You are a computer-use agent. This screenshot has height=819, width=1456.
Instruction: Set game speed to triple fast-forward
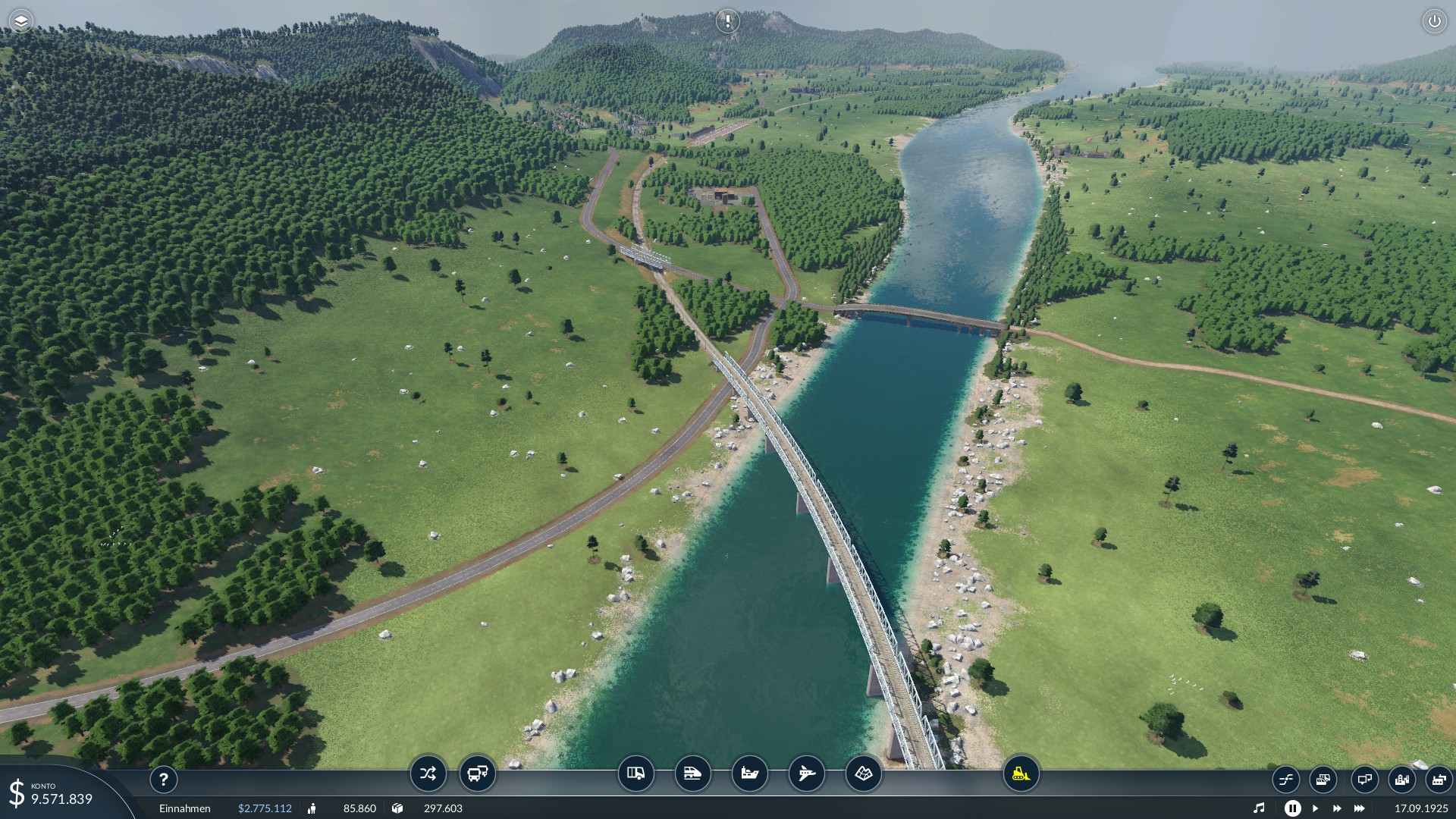coord(1360,808)
